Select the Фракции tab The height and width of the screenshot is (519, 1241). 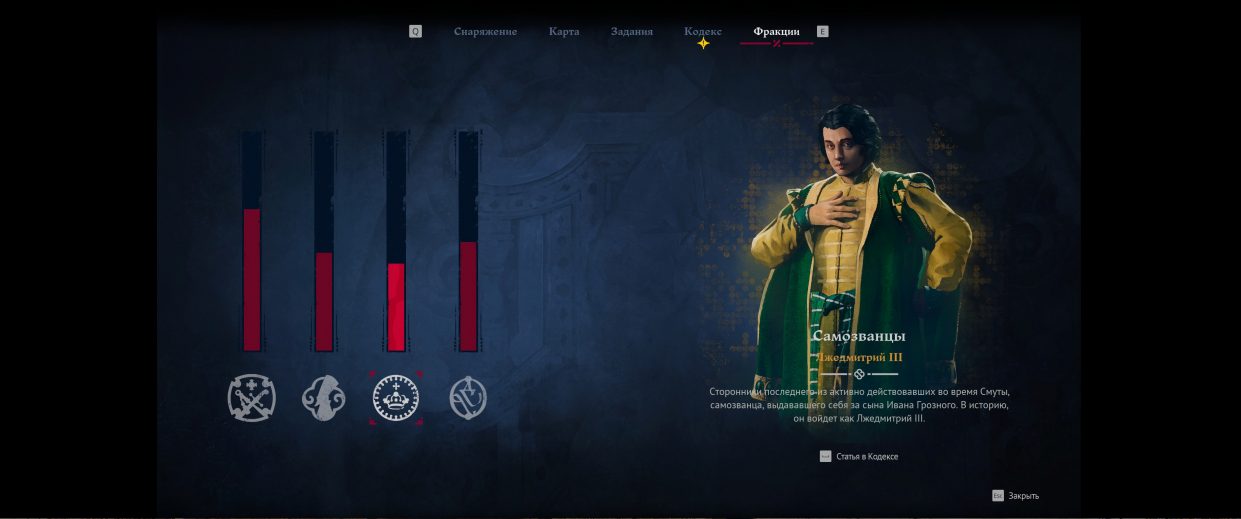tap(776, 32)
